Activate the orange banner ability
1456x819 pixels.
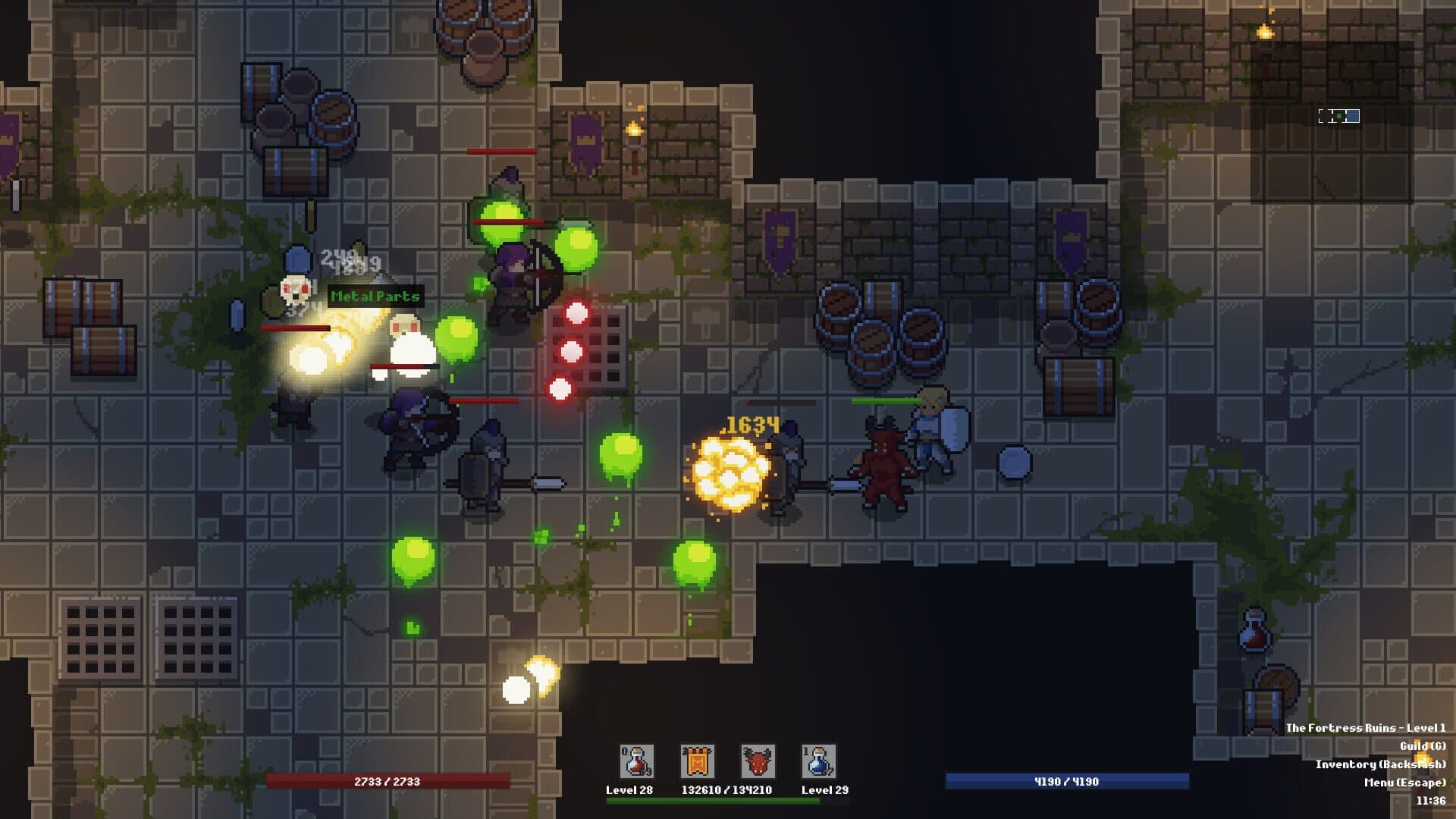pos(697,761)
